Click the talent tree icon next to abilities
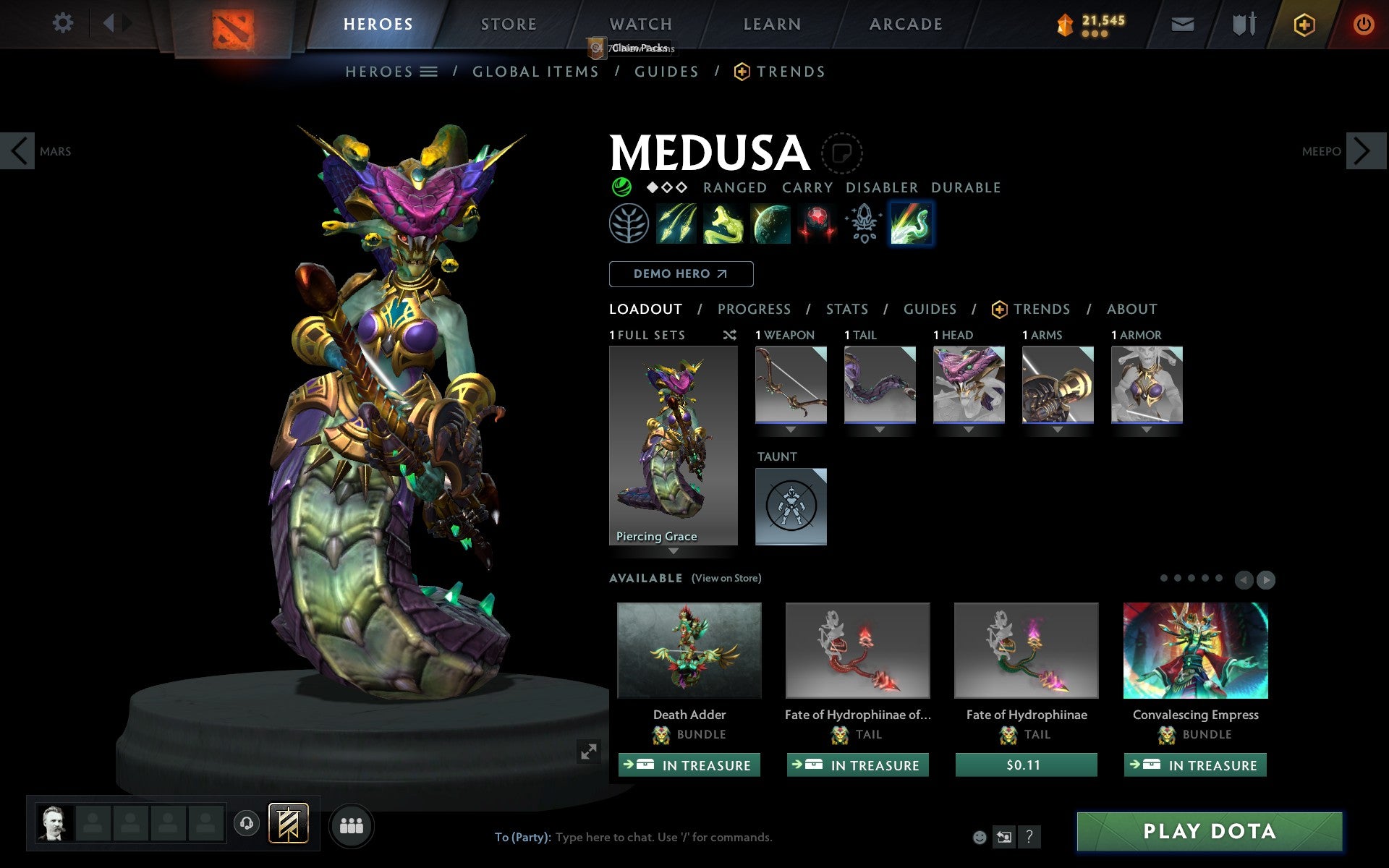Viewport: 1389px width, 868px height. (x=629, y=224)
